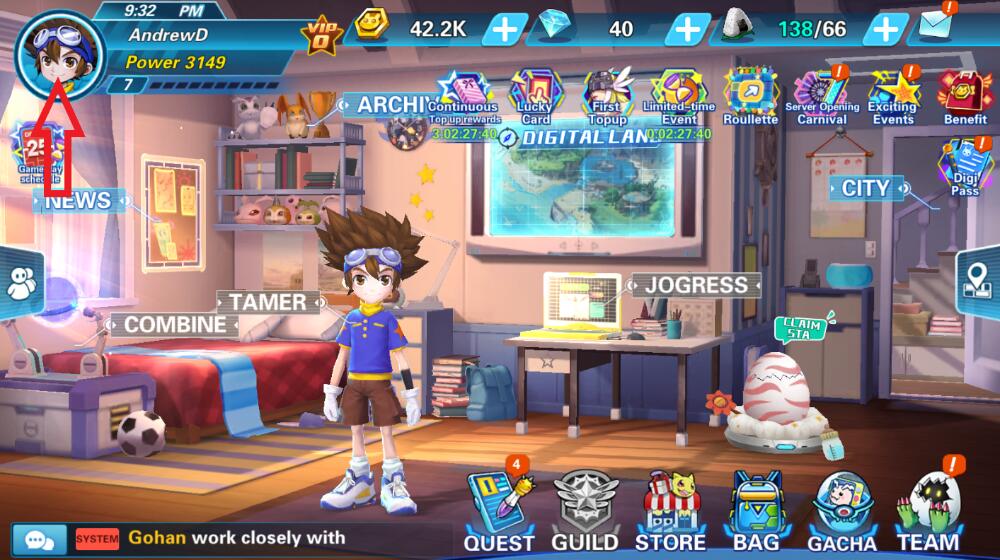Open the Exciting Events icon
Image resolution: width=1000 pixels, height=560 pixels.
click(x=893, y=96)
